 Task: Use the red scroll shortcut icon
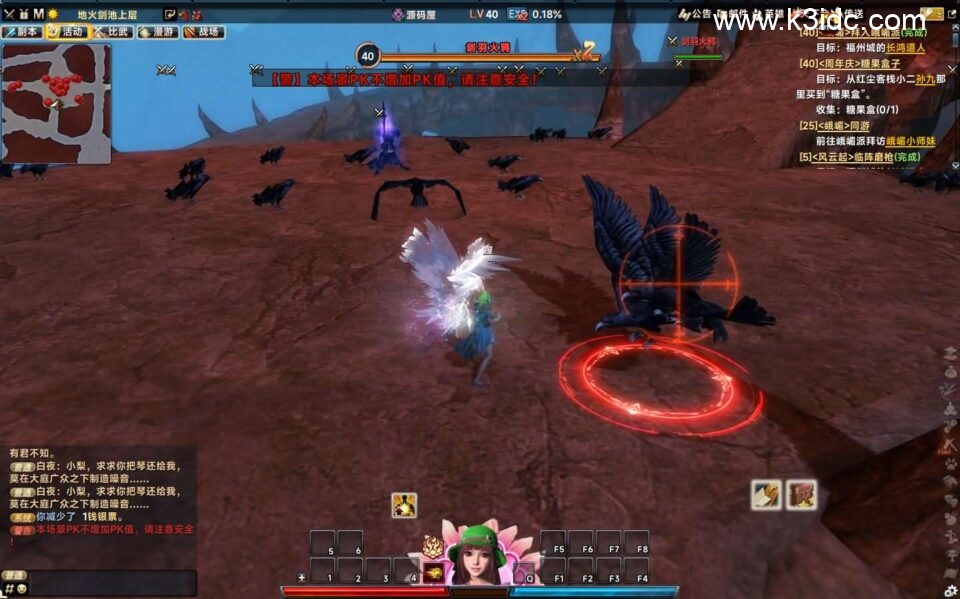(801, 494)
